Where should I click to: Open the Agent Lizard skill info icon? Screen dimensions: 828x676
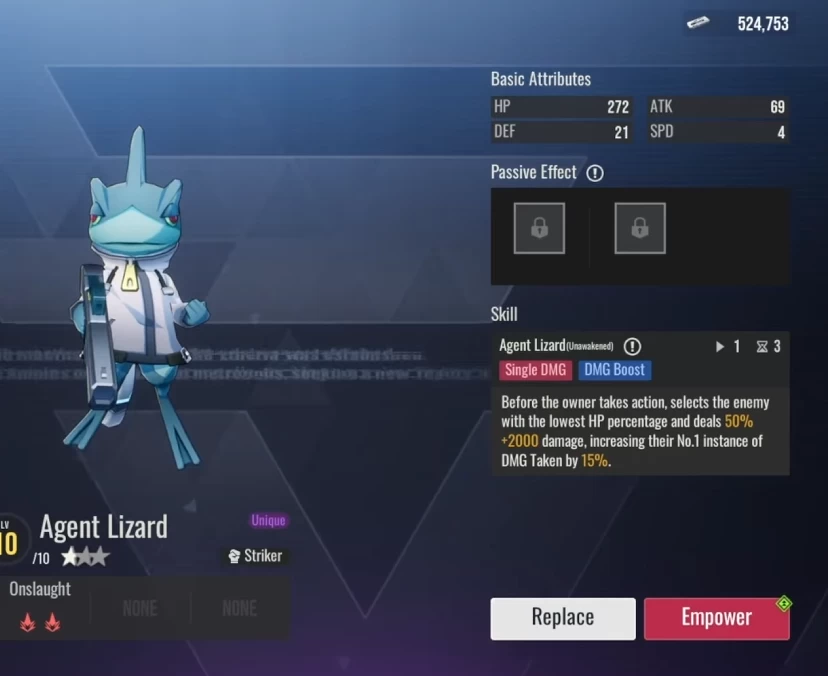pyautogui.click(x=632, y=346)
